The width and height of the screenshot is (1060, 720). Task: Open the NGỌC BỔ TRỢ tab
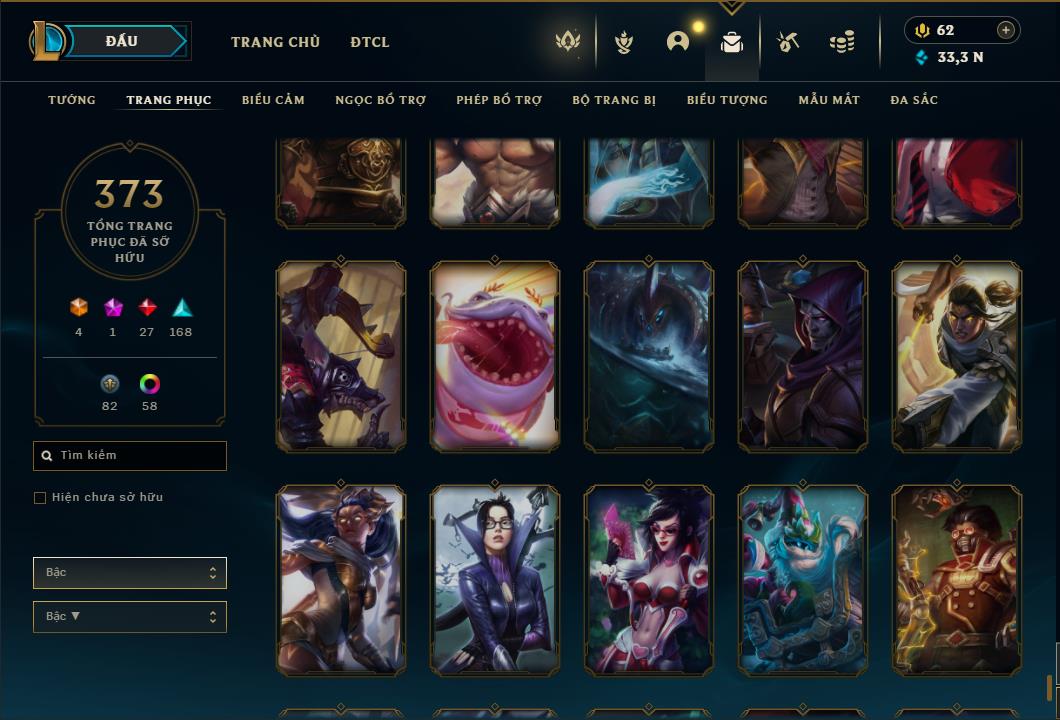coord(380,100)
